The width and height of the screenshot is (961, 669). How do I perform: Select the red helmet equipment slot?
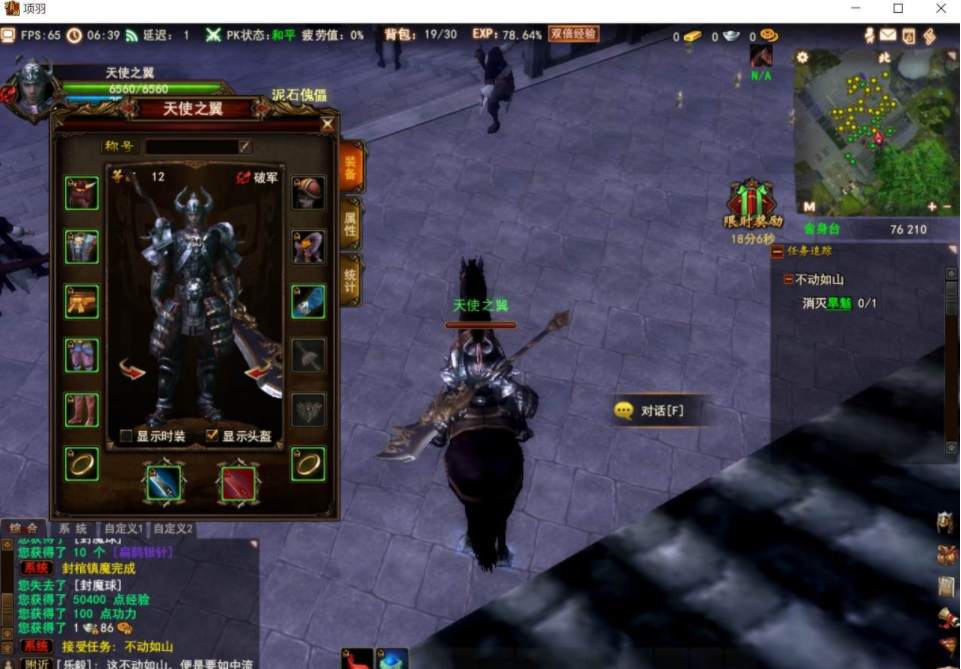click(x=82, y=193)
